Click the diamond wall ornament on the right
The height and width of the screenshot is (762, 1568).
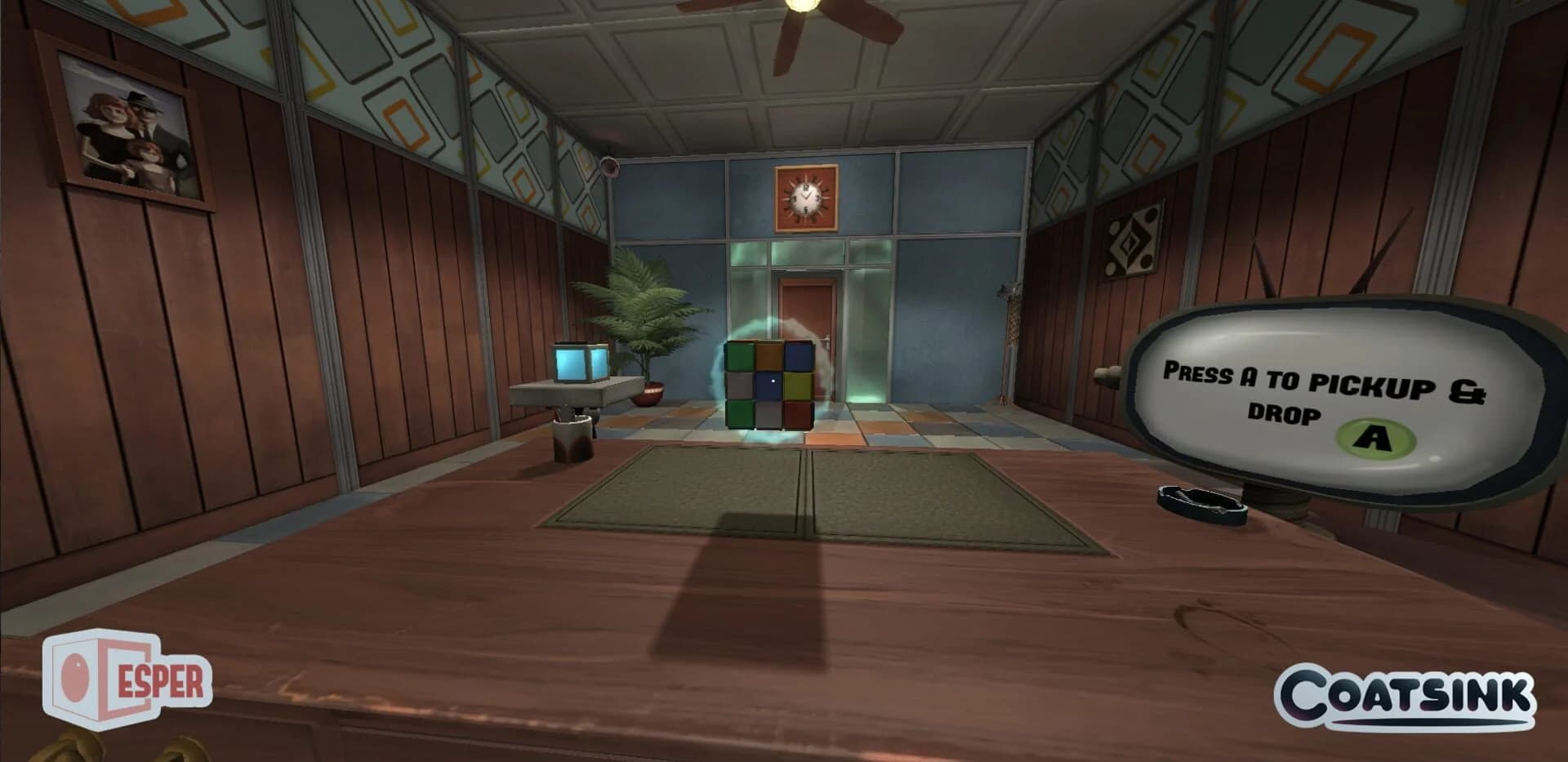[x=1131, y=243]
